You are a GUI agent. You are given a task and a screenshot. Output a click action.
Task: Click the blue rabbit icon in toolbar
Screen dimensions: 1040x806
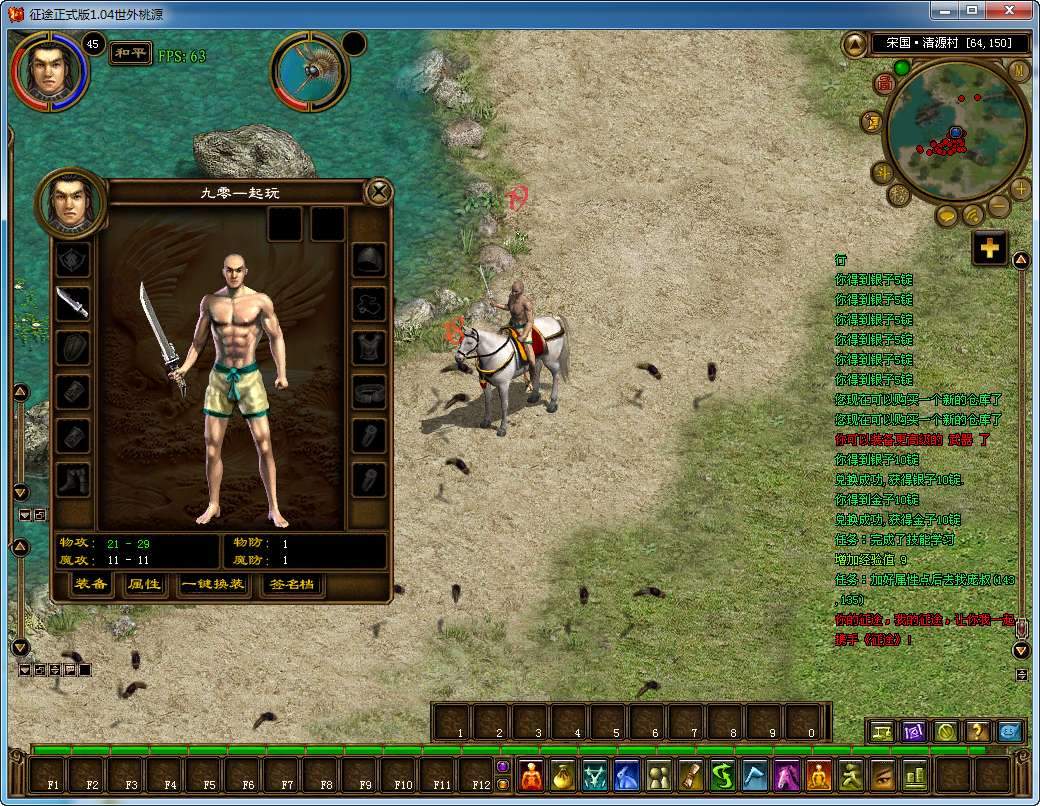tap(627, 775)
